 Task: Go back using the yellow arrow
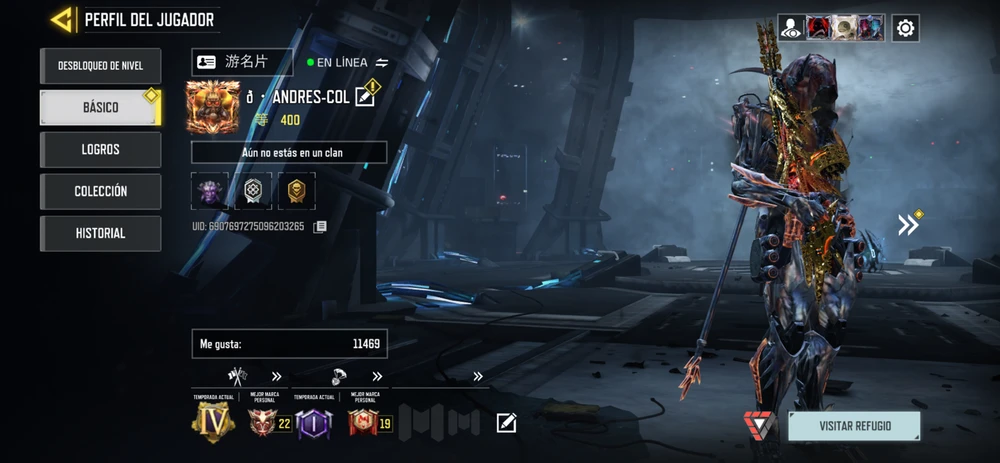tap(62, 20)
